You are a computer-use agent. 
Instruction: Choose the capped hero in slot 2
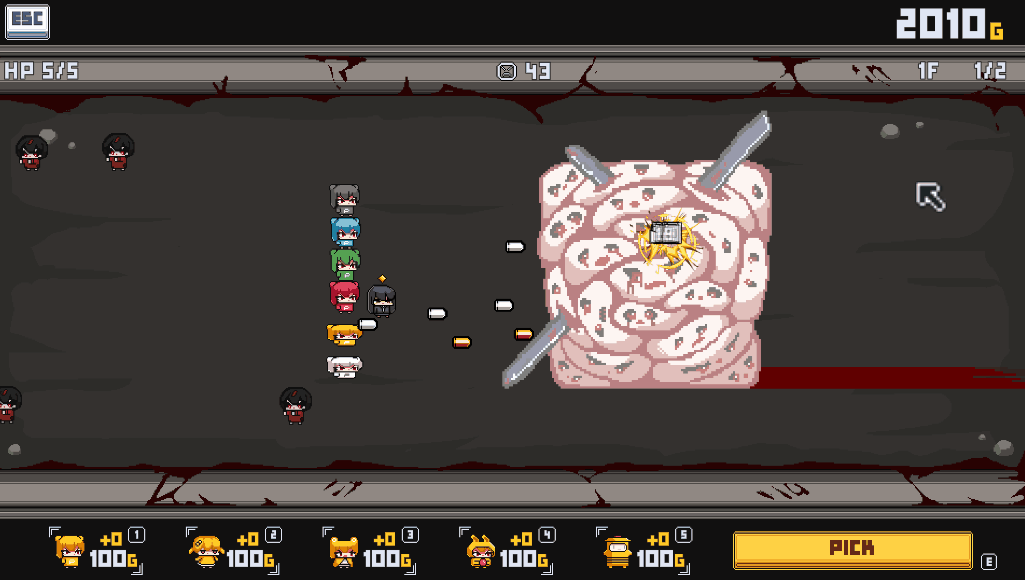tap(206, 550)
